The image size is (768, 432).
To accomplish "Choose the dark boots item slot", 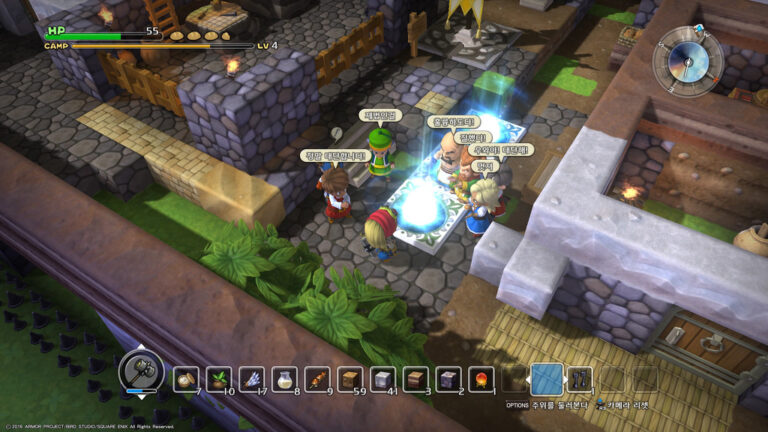I will point(581,379).
